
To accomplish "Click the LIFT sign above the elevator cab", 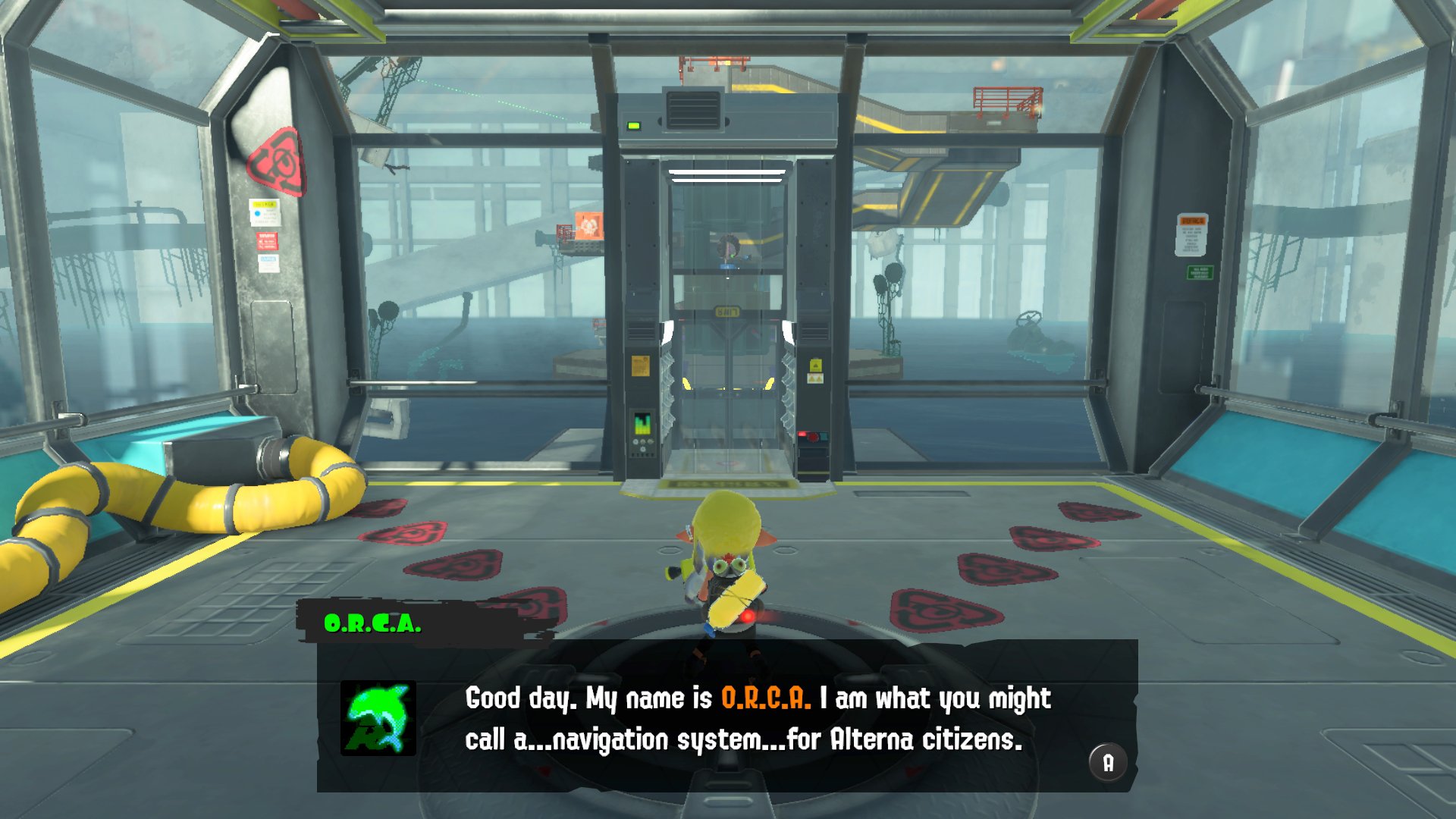I will tap(729, 310).
